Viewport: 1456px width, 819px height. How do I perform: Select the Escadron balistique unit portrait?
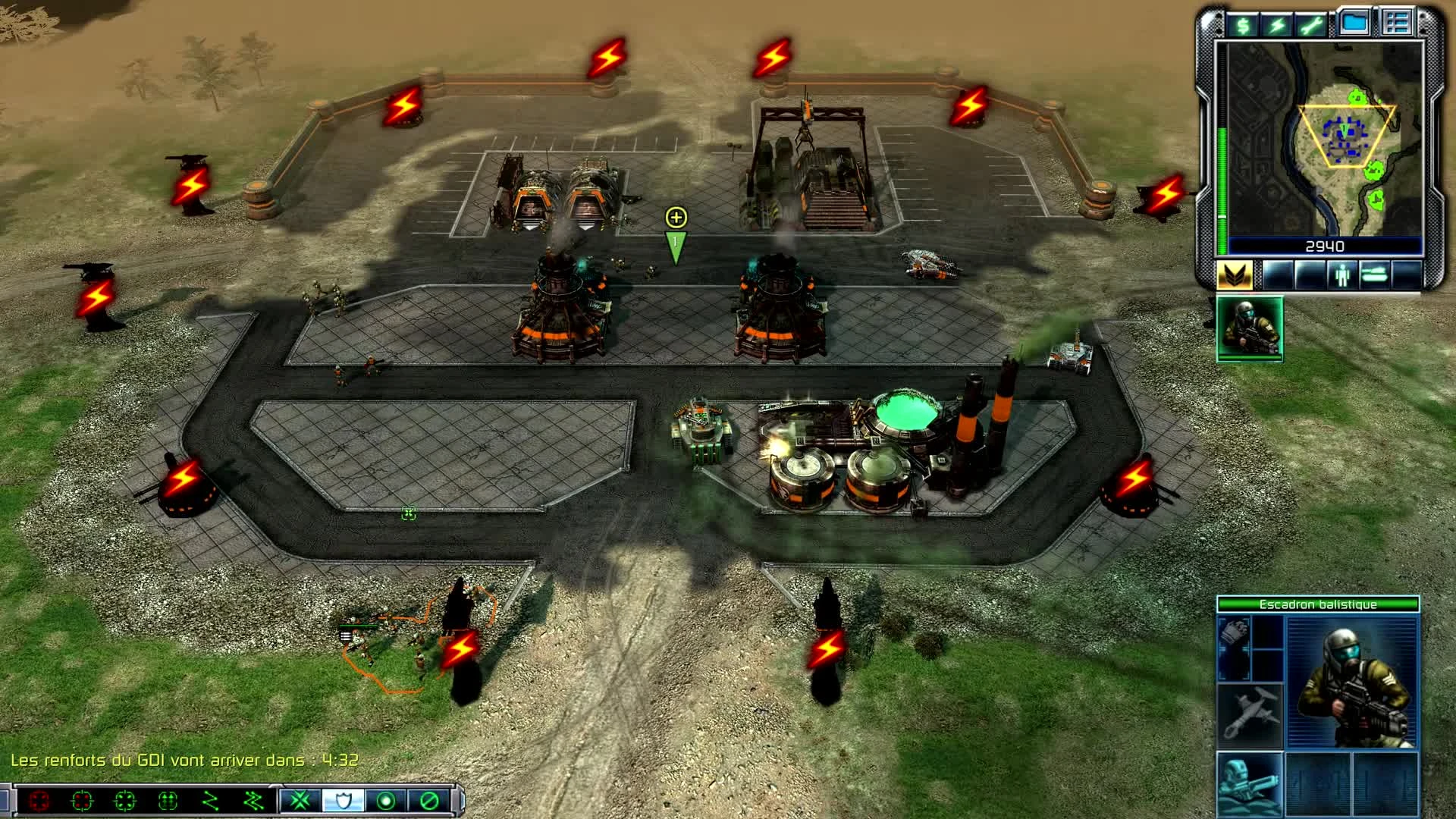point(1352,682)
